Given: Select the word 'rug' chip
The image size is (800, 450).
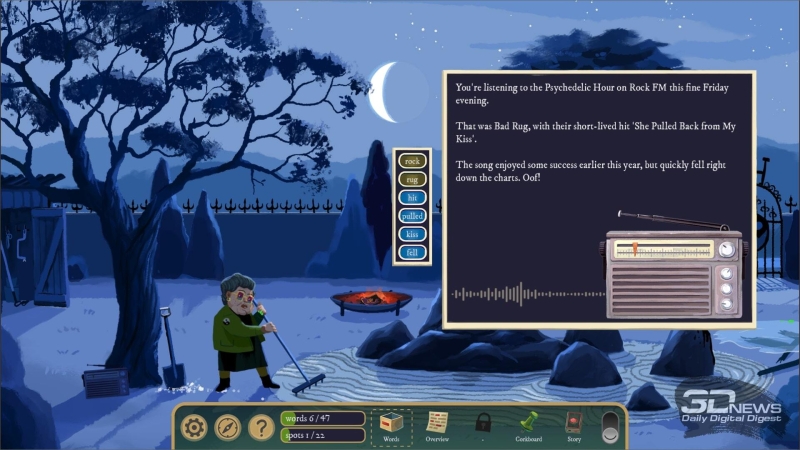Looking at the screenshot, I should click(x=412, y=179).
